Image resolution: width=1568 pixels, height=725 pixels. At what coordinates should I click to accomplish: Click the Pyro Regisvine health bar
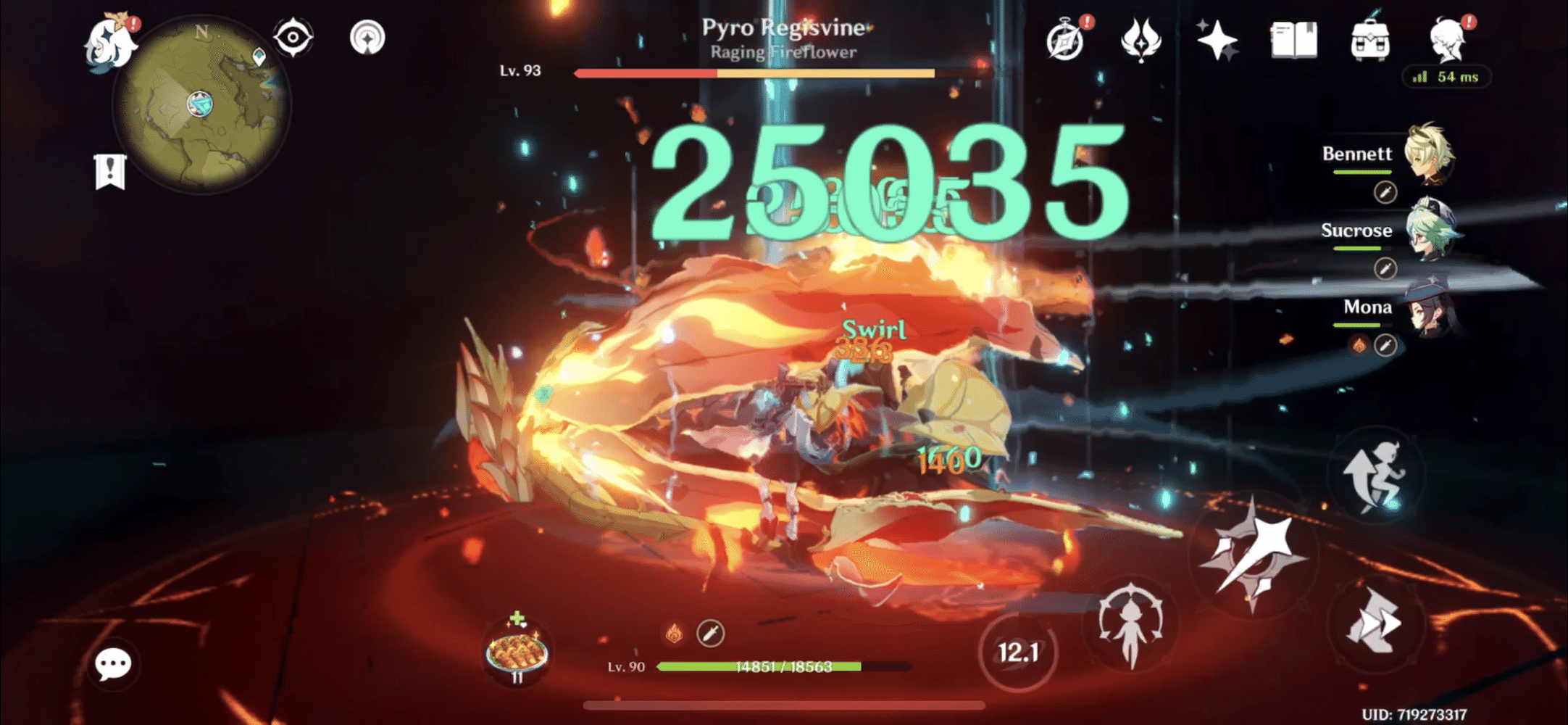pyautogui.click(x=754, y=72)
